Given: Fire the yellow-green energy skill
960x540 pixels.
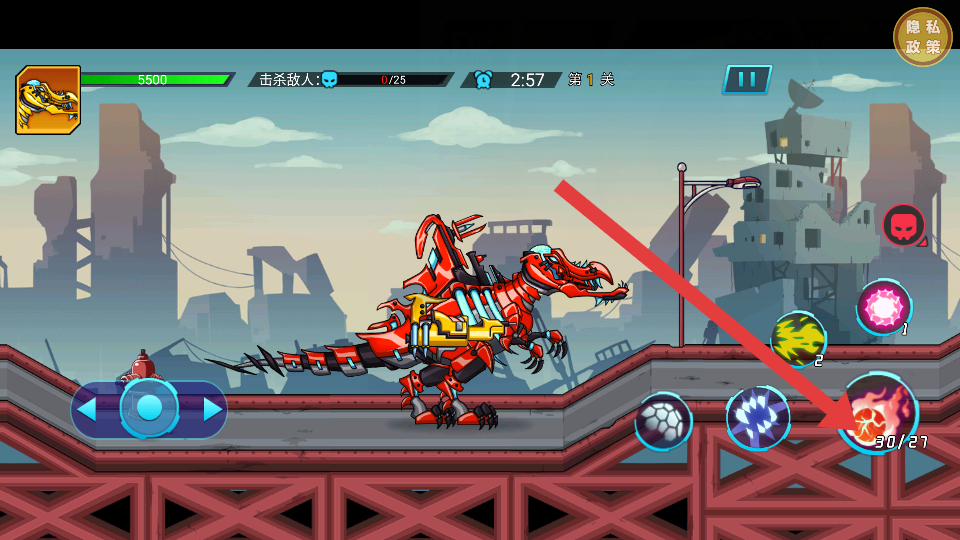Looking at the screenshot, I should click(x=798, y=339).
